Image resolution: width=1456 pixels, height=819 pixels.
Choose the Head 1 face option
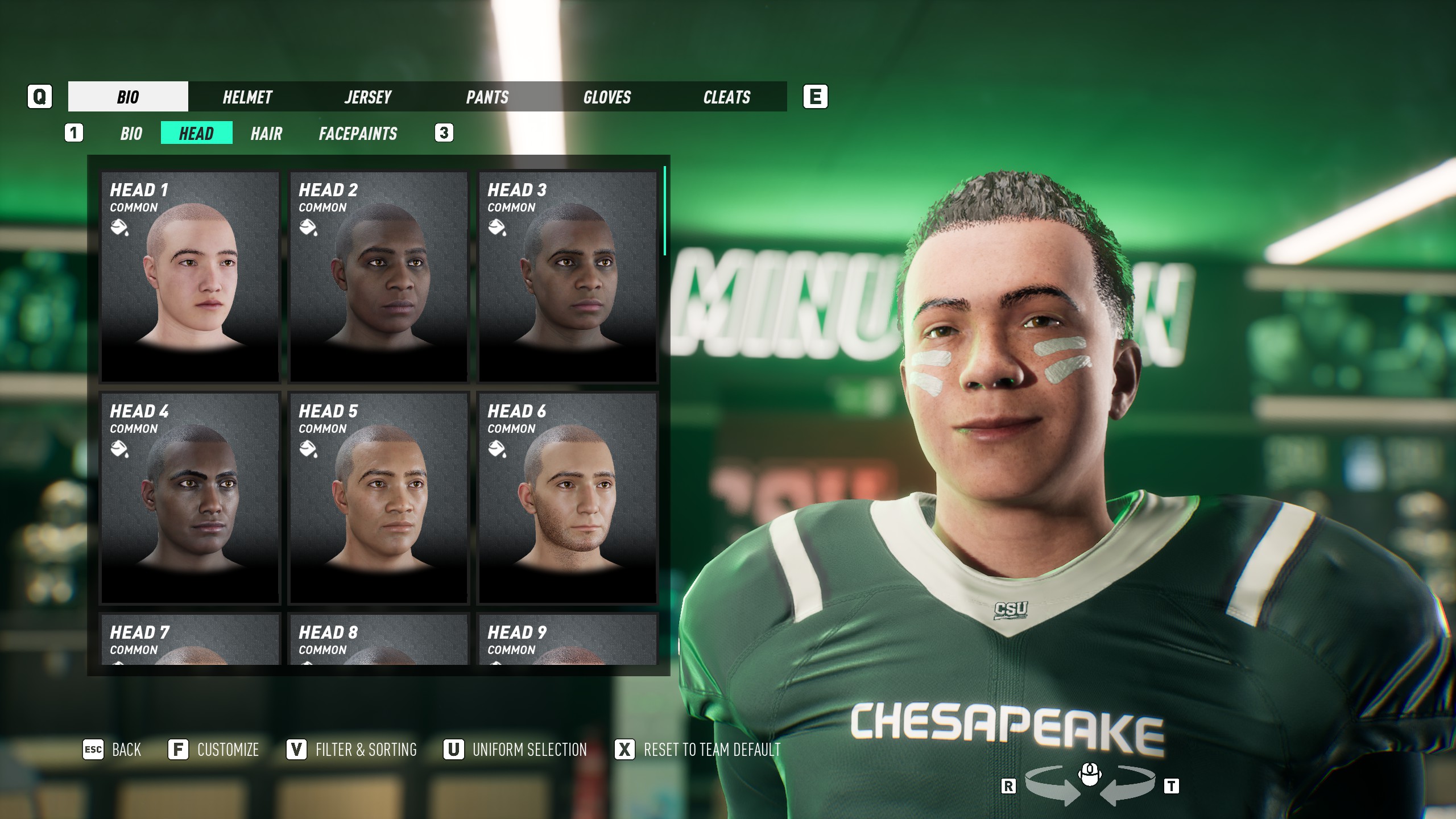coord(190,276)
